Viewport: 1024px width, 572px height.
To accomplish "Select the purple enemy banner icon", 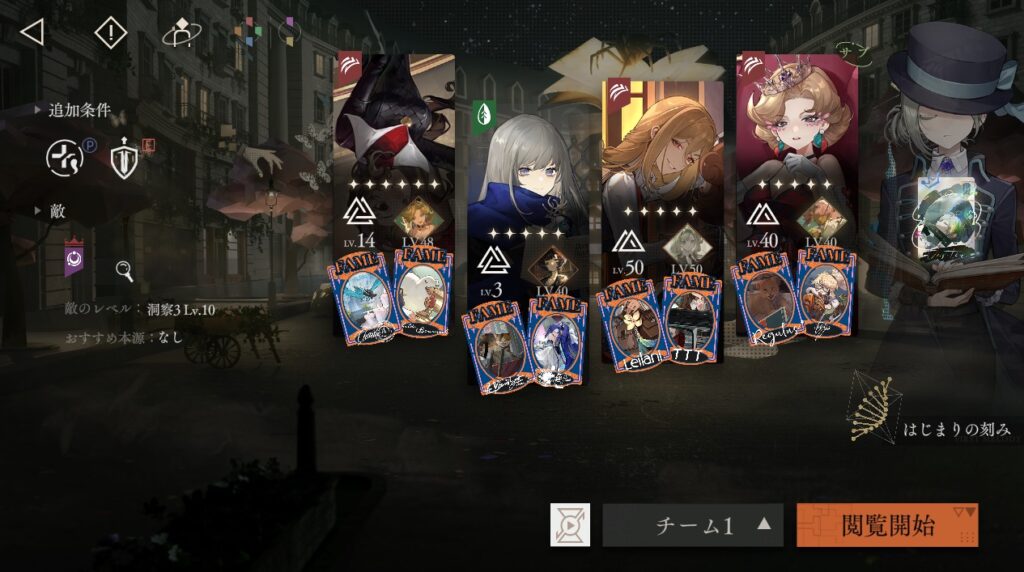I will [74, 257].
